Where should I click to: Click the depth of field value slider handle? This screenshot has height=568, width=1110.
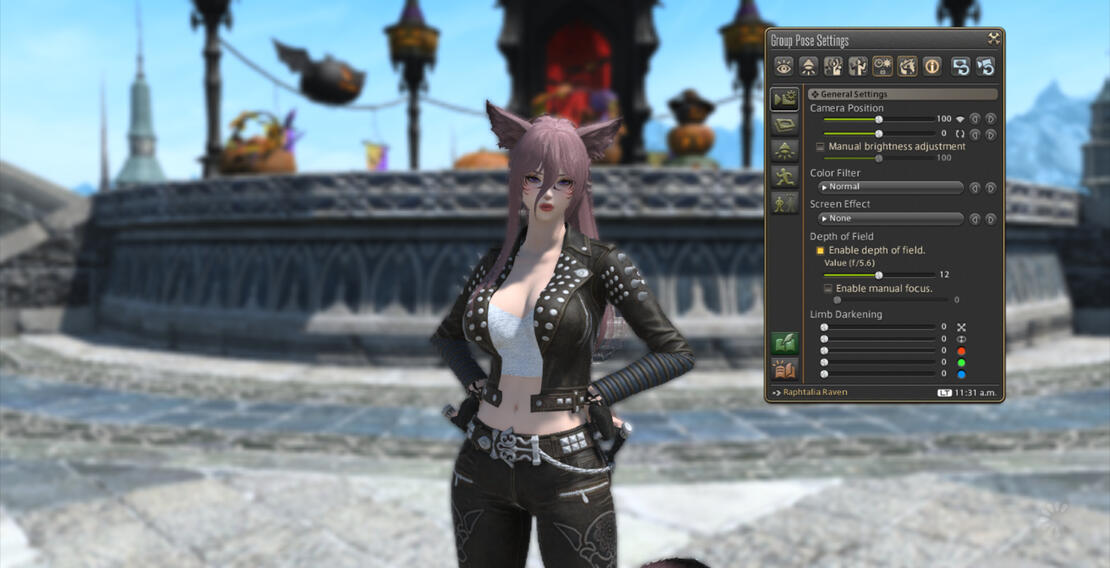point(879,274)
